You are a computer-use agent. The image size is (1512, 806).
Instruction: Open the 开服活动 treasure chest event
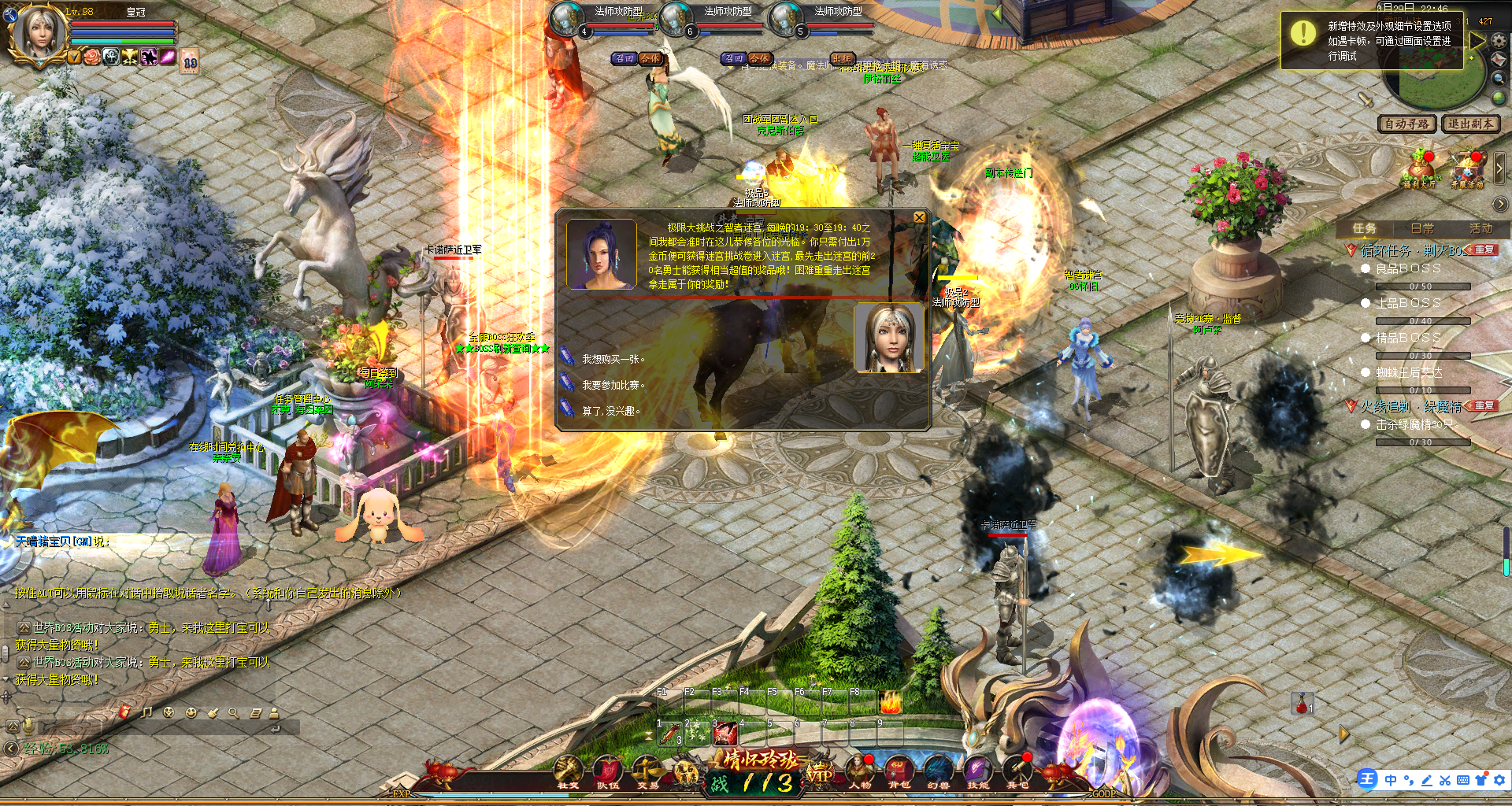pos(1467,170)
